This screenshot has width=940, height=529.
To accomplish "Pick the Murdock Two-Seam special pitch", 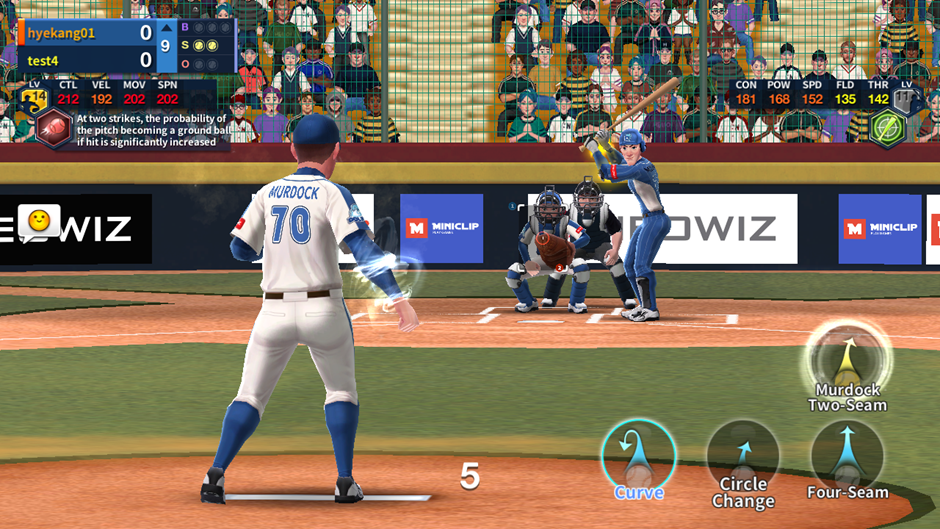I will [x=849, y=359].
